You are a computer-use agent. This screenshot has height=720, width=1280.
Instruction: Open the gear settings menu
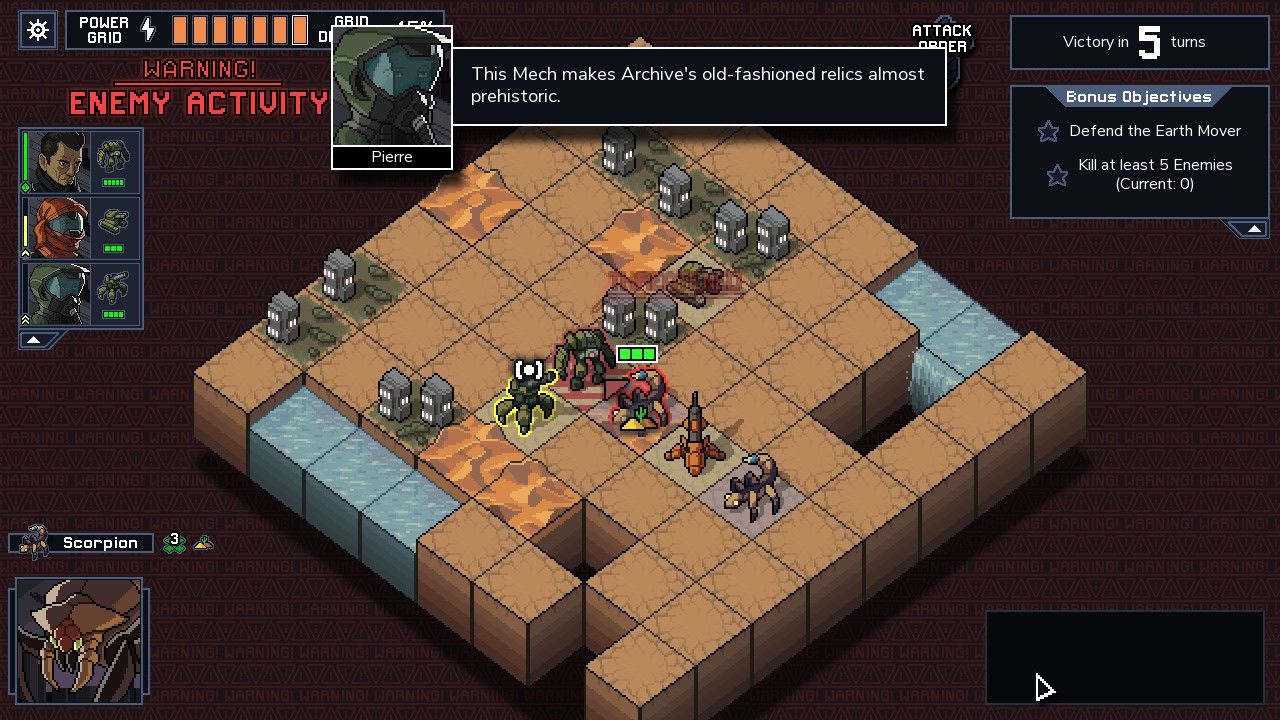[x=38, y=31]
